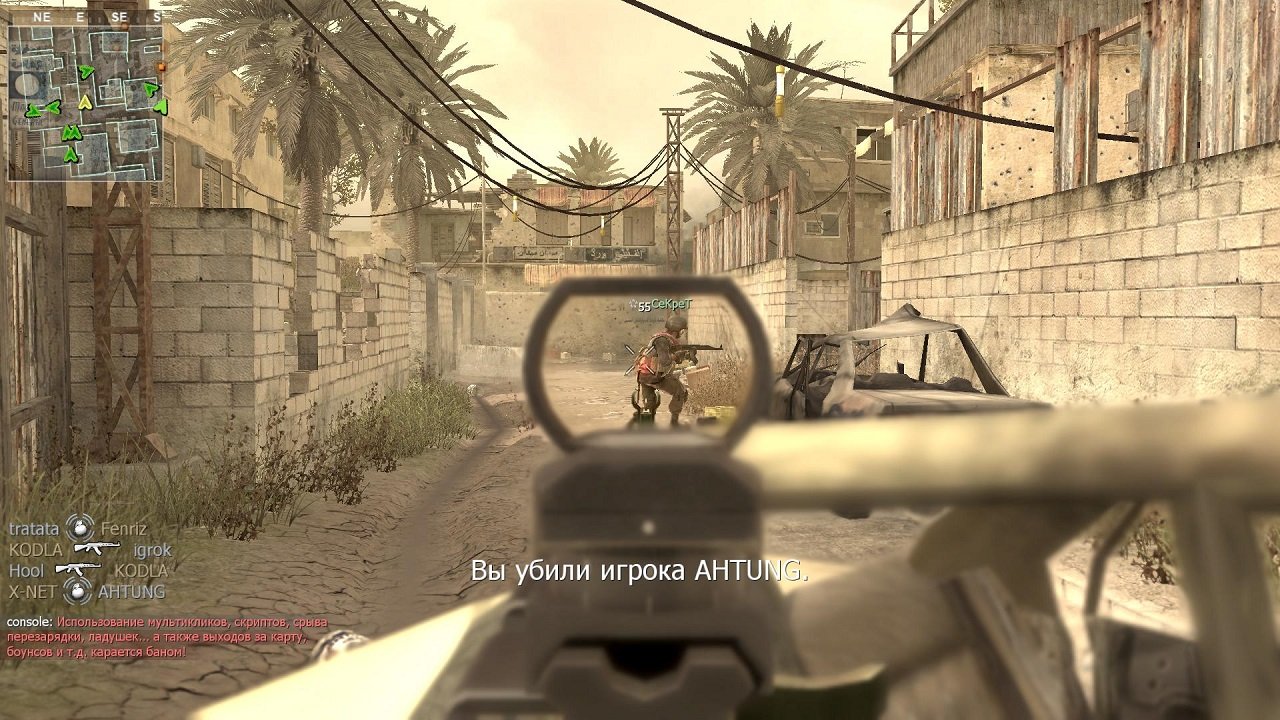Screen dimensions: 1280x720
Task: Select the rifle icon next to Hool
Action: (x=78, y=568)
